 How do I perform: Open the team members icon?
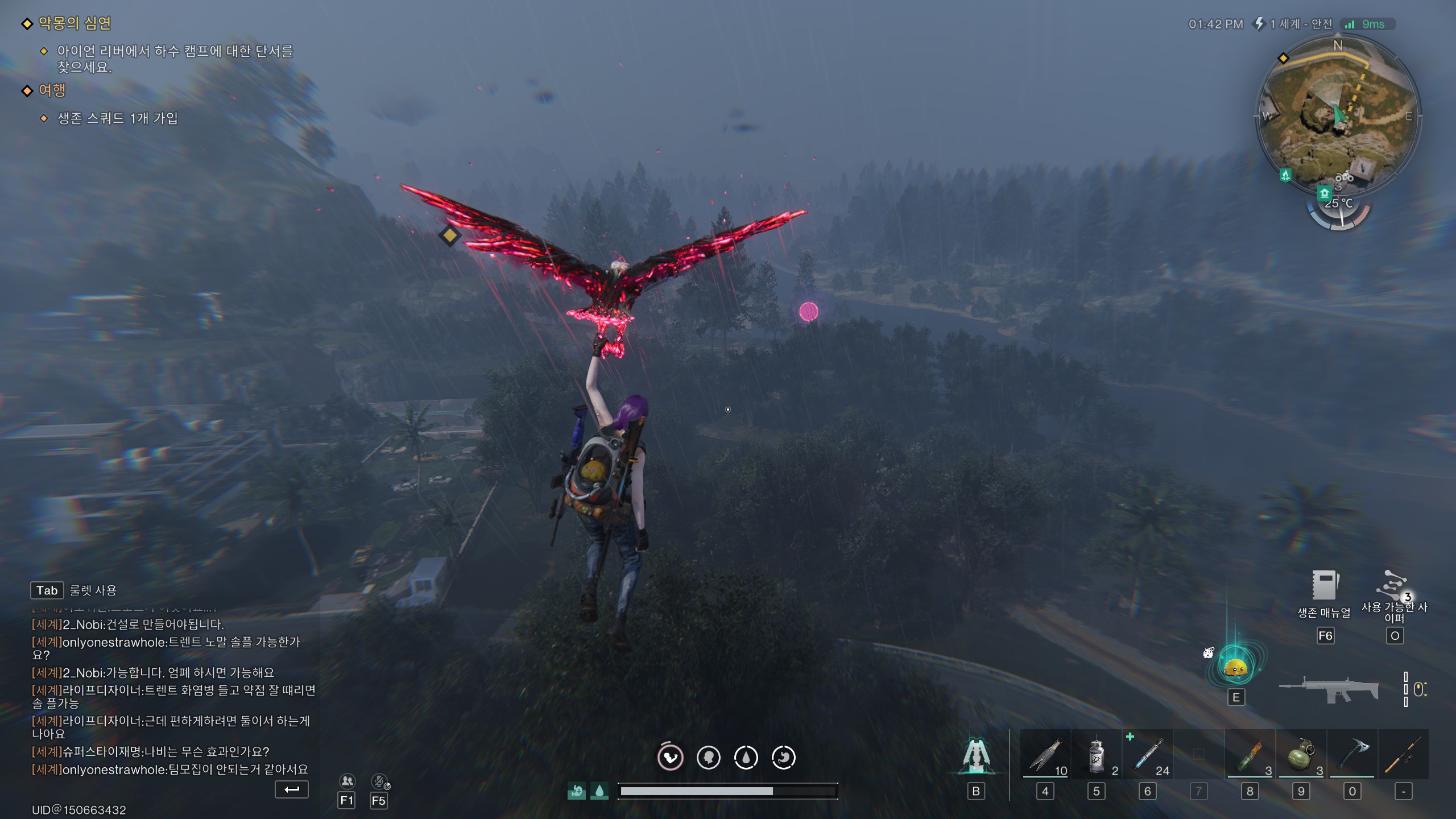pos(346,781)
